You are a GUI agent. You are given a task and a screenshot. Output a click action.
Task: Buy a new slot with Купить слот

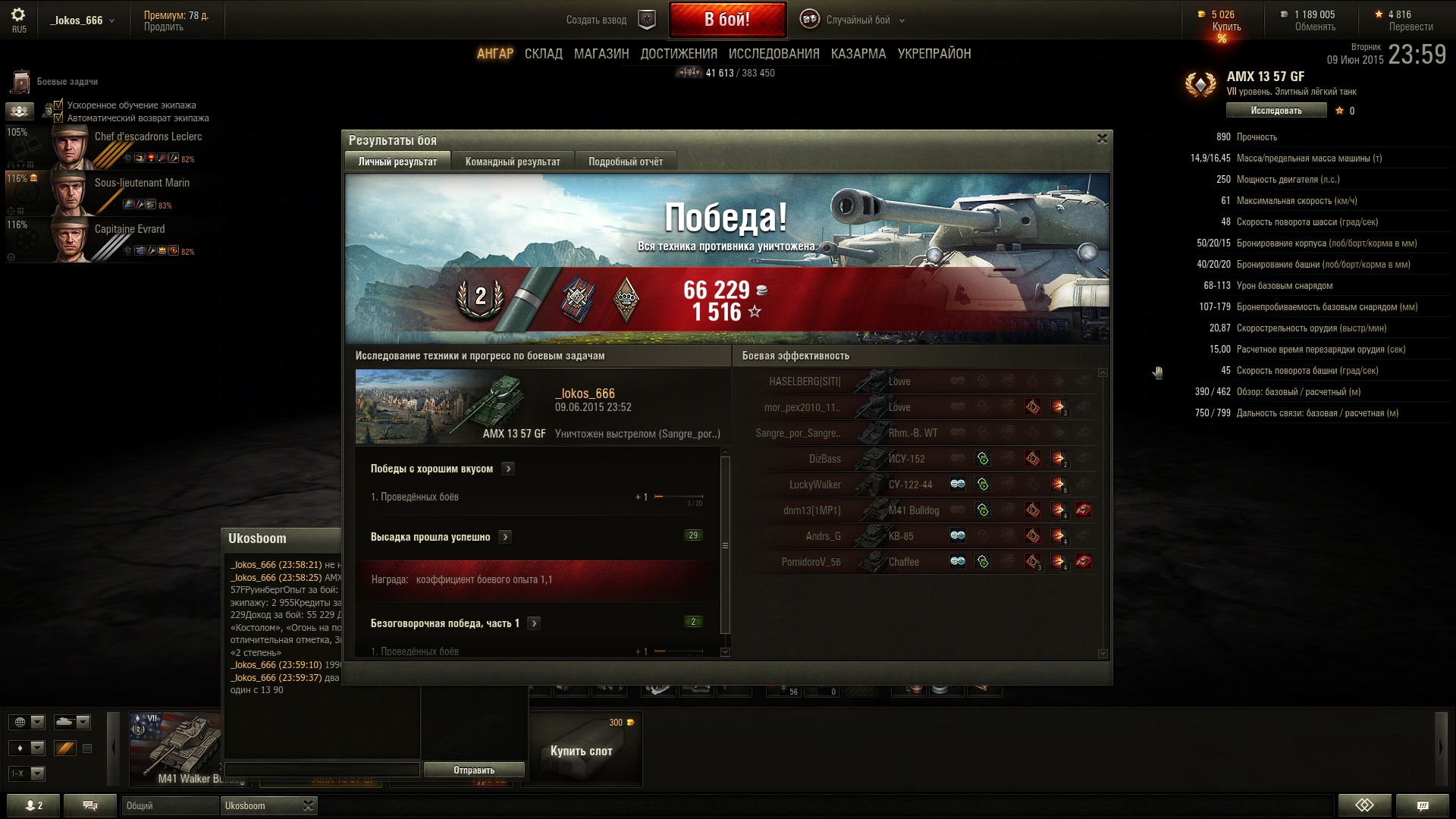581,750
